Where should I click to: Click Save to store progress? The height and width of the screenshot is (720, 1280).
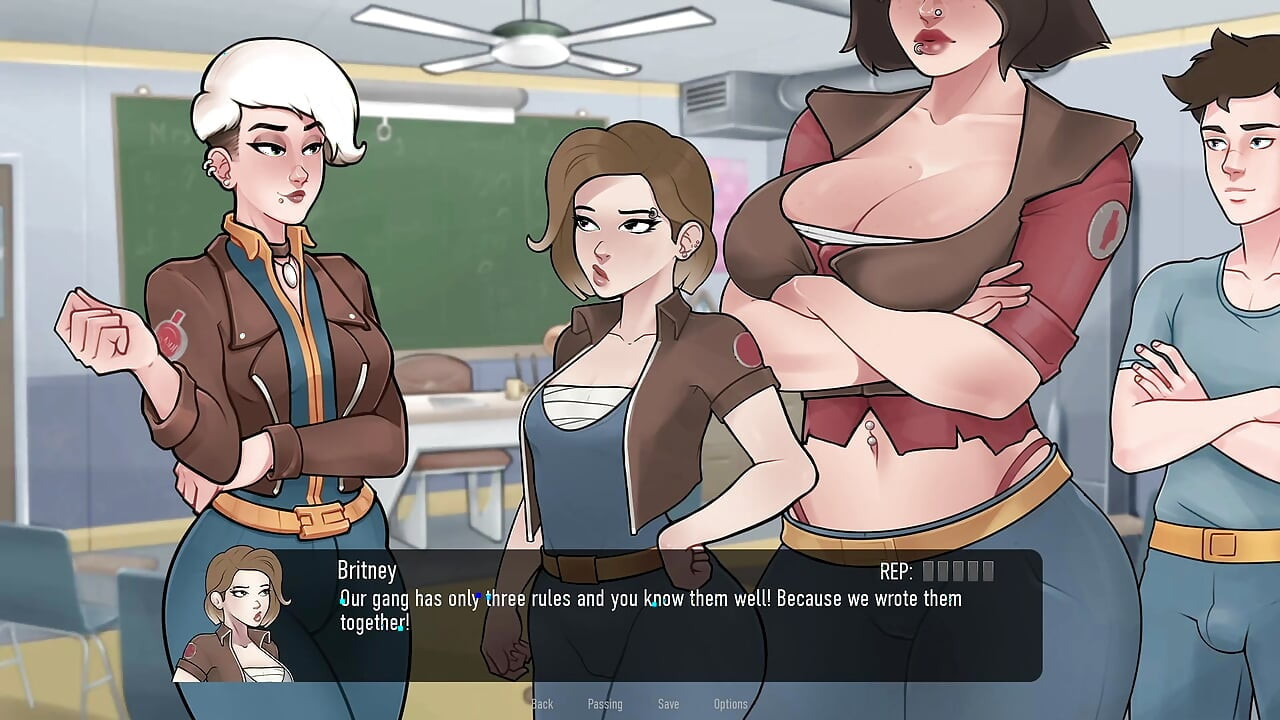(668, 703)
